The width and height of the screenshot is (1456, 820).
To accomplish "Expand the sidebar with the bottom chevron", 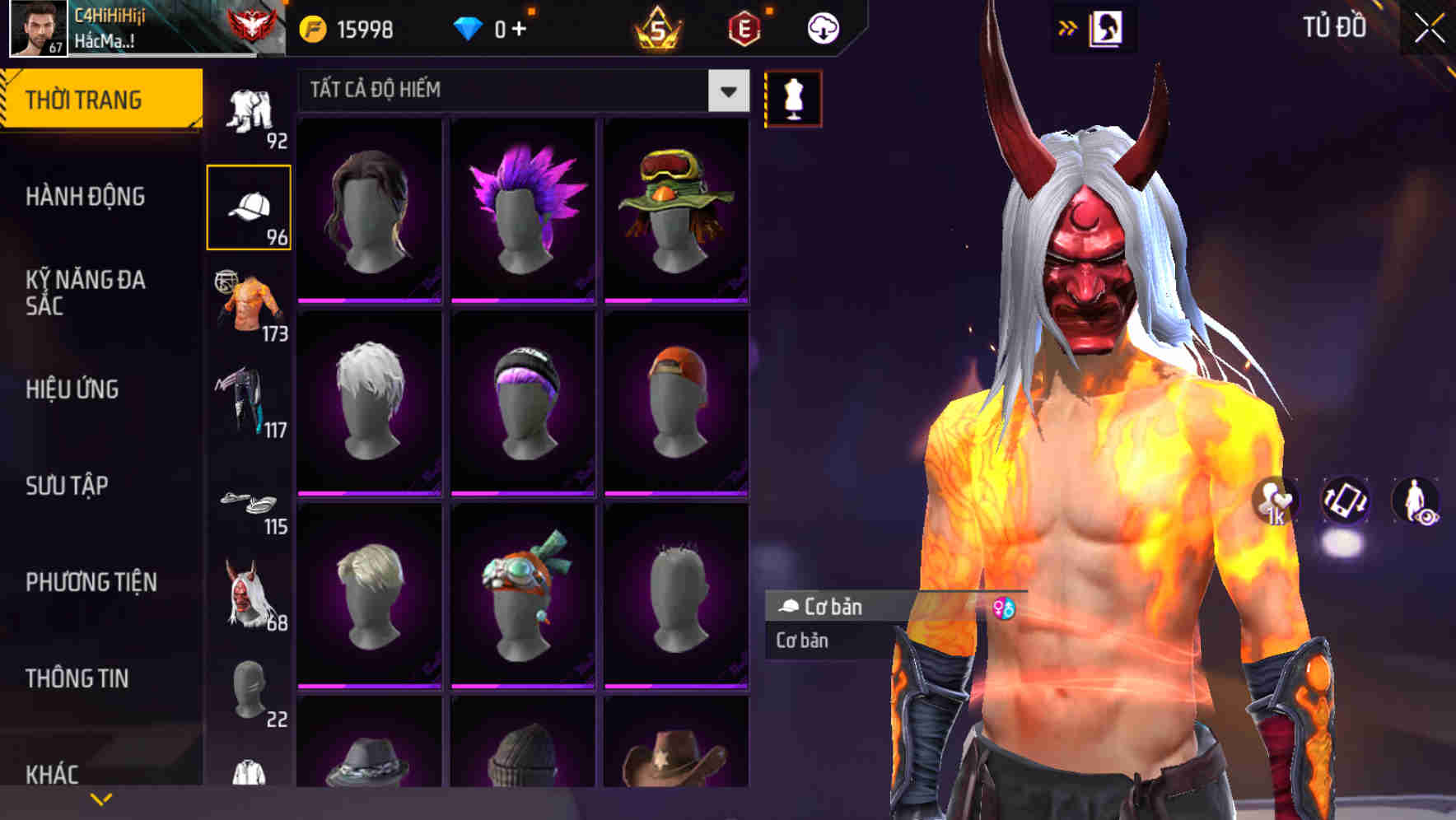I will pos(100,799).
